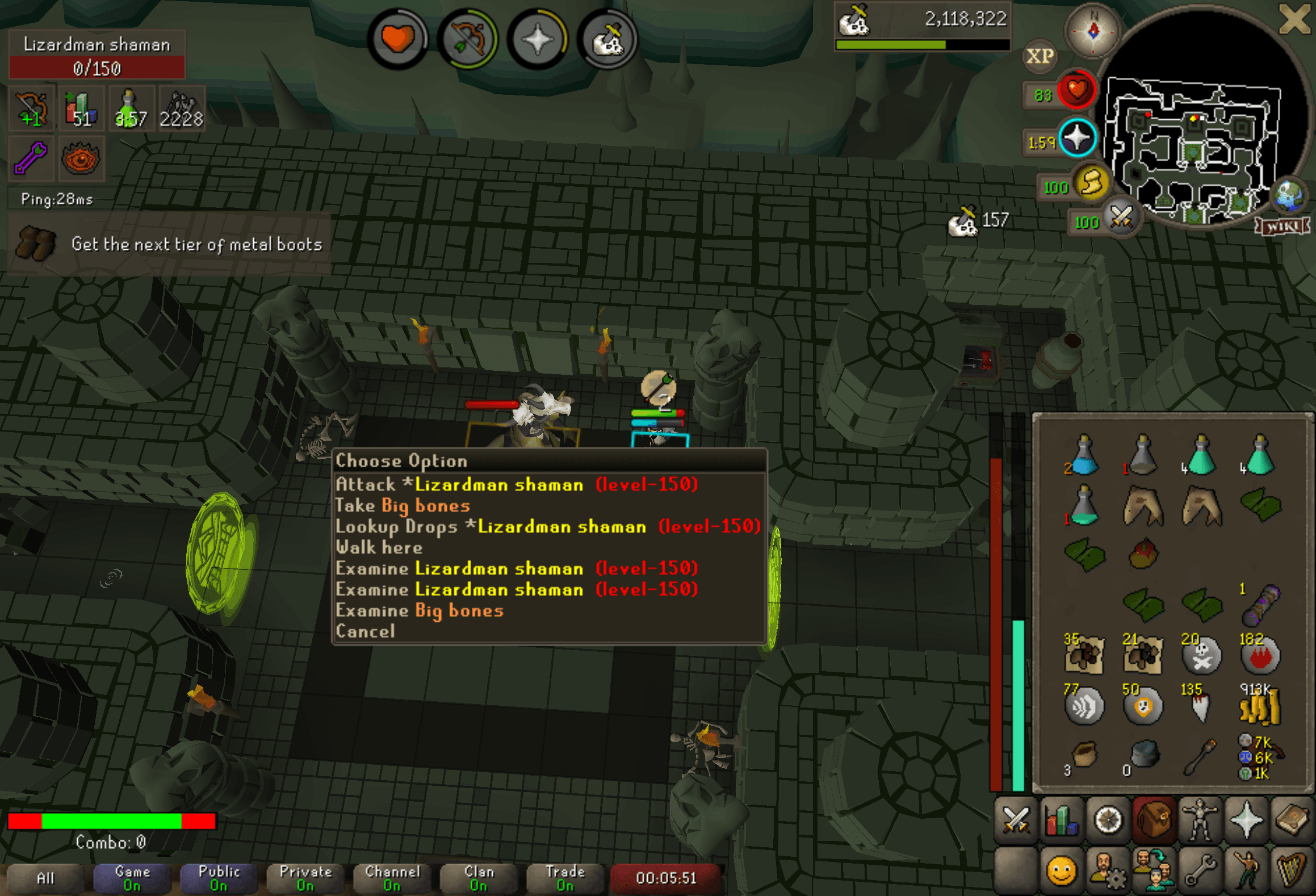Select Walk here from context menu

(x=379, y=547)
